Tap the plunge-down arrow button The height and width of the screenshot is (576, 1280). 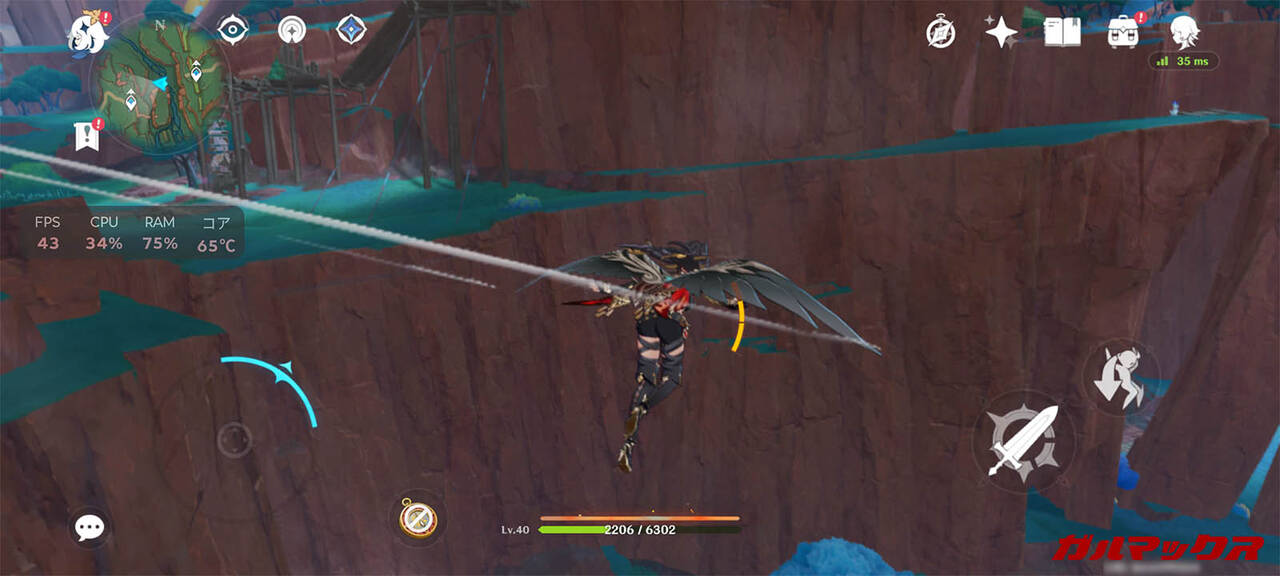(x=1120, y=376)
